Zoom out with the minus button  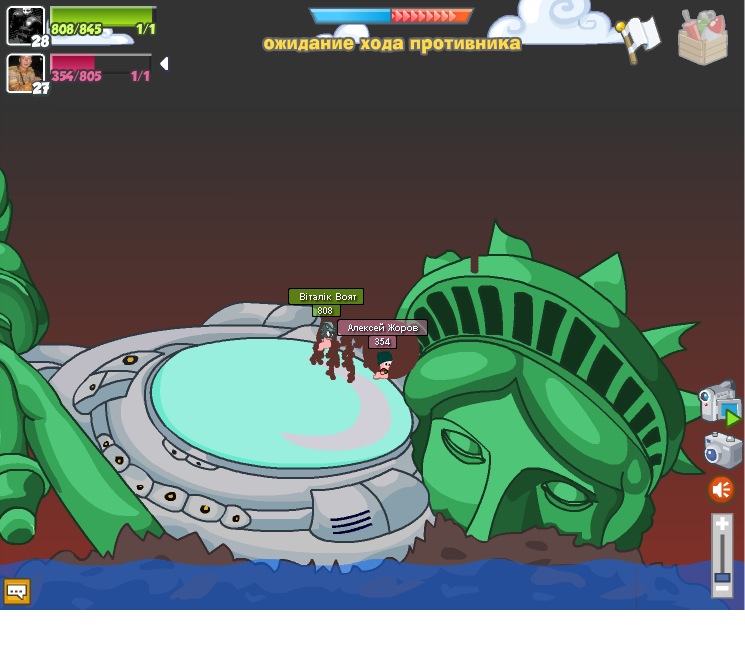click(x=722, y=590)
